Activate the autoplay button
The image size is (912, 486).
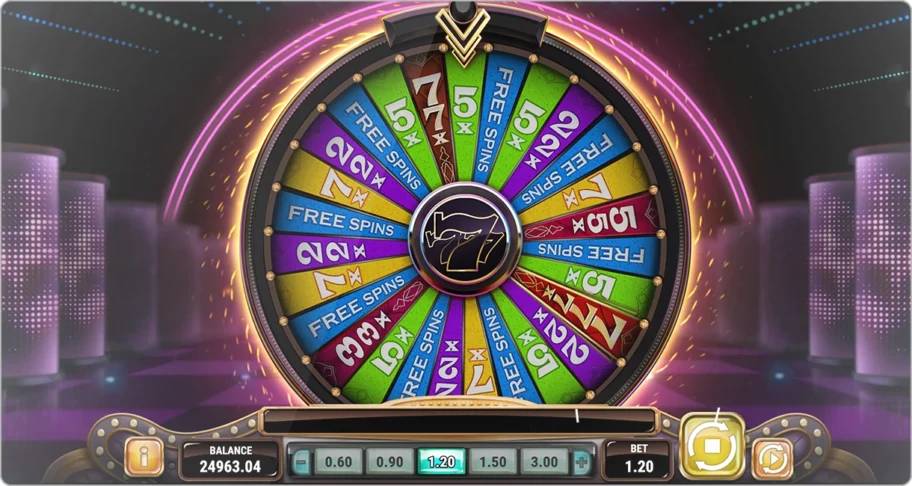[771, 458]
